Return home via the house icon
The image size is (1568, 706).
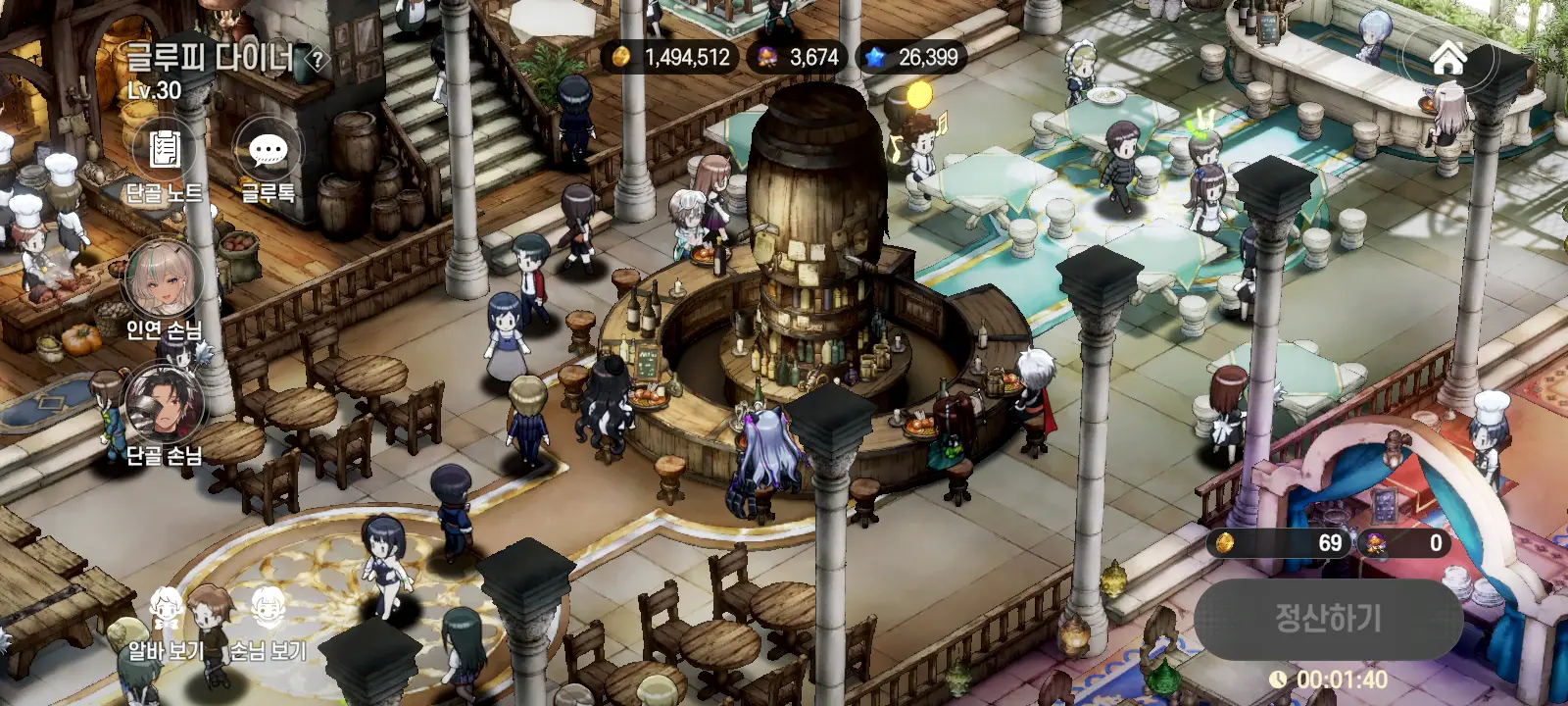point(1447,58)
